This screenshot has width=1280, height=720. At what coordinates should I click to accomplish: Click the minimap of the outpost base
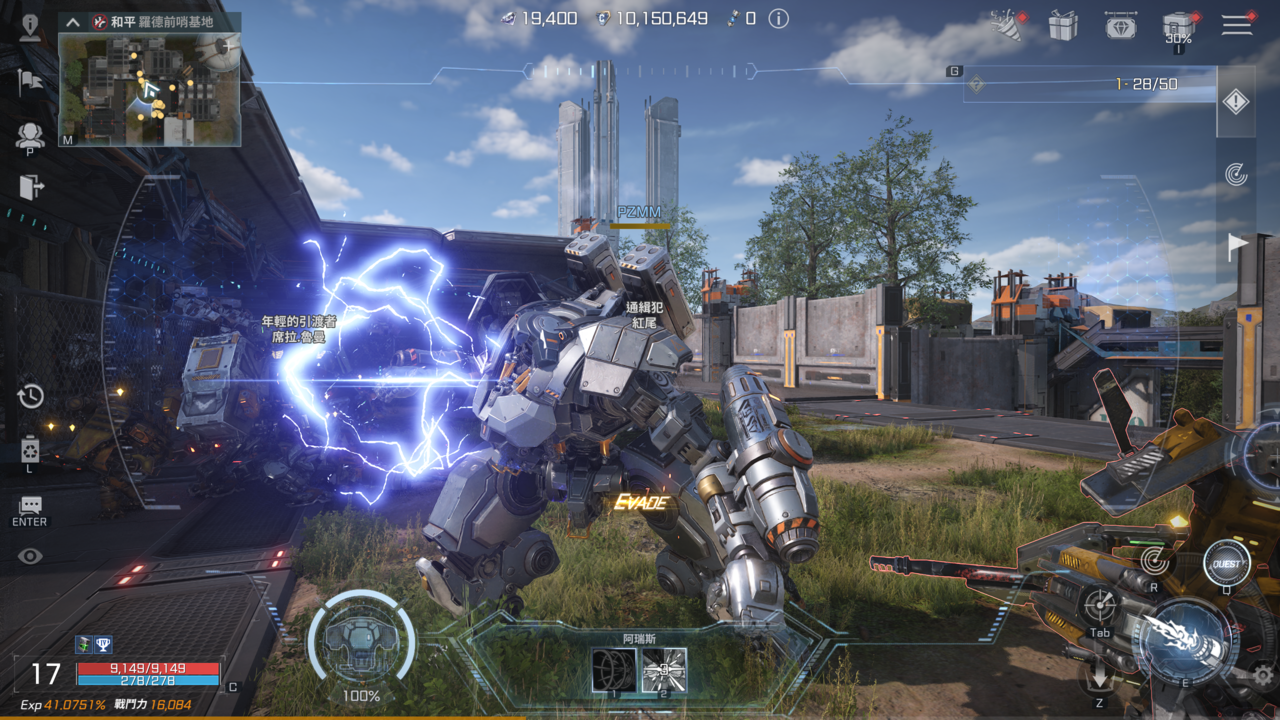[x=149, y=90]
